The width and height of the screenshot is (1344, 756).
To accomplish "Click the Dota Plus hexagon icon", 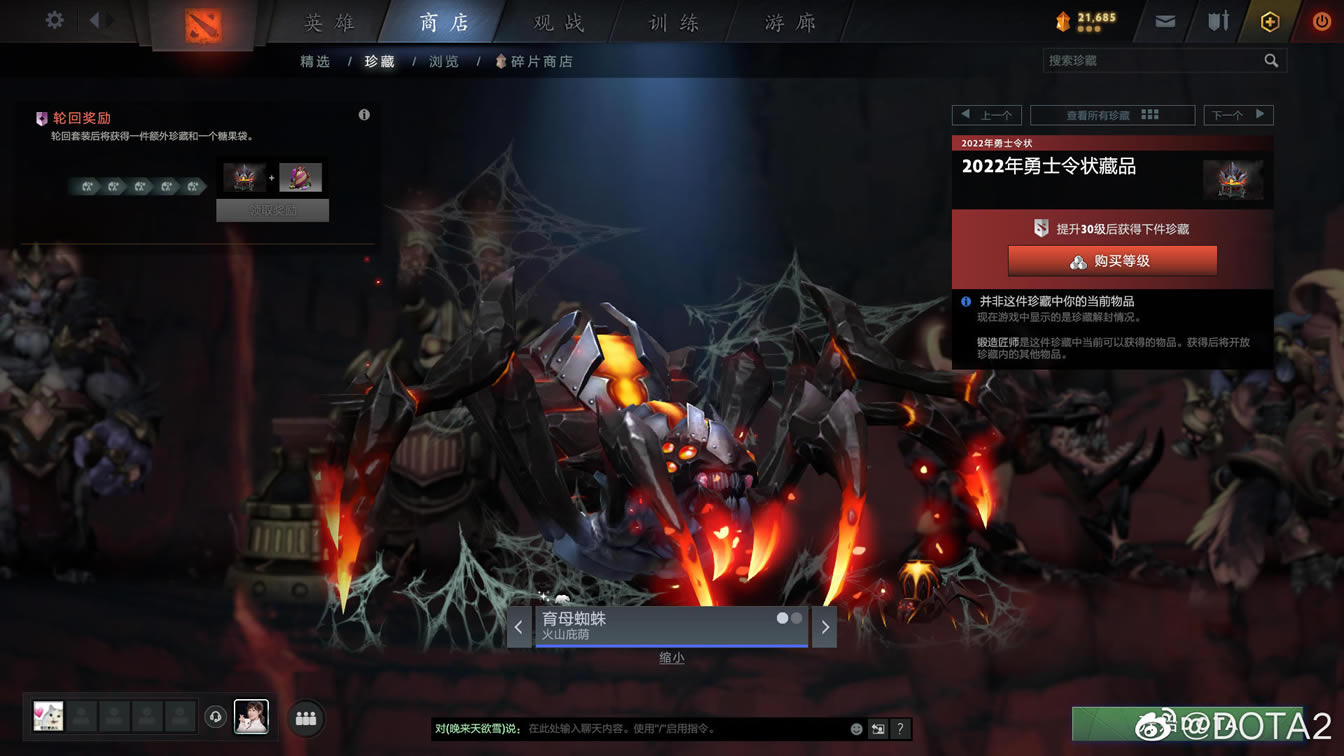I will [1269, 20].
